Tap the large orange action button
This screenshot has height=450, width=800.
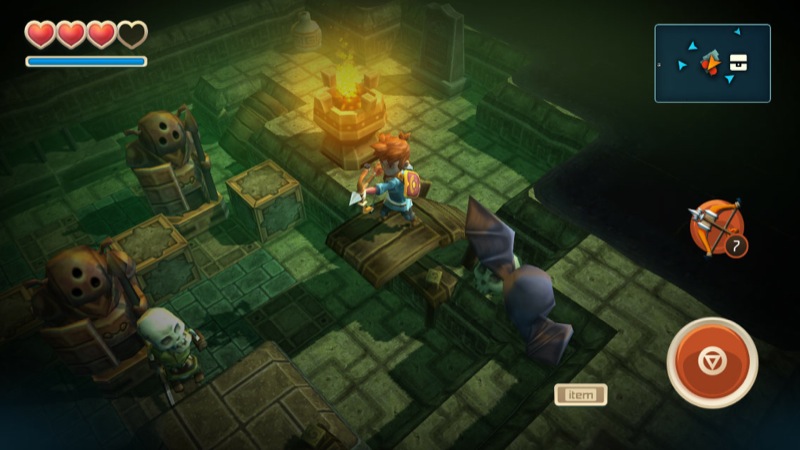pyautogui.click(x=711, y=362)
